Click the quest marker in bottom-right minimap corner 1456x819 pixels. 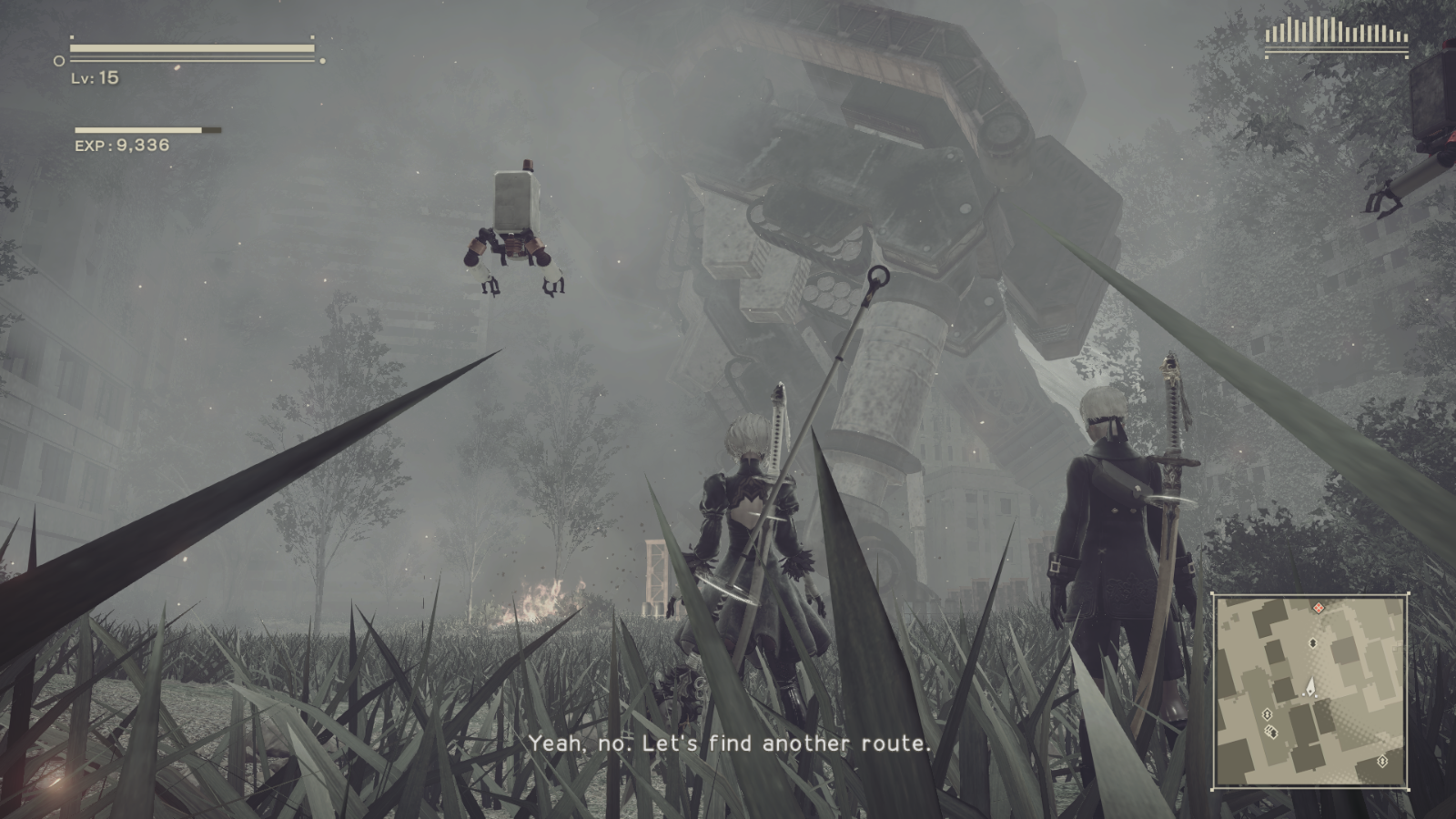pos(1383,760)
